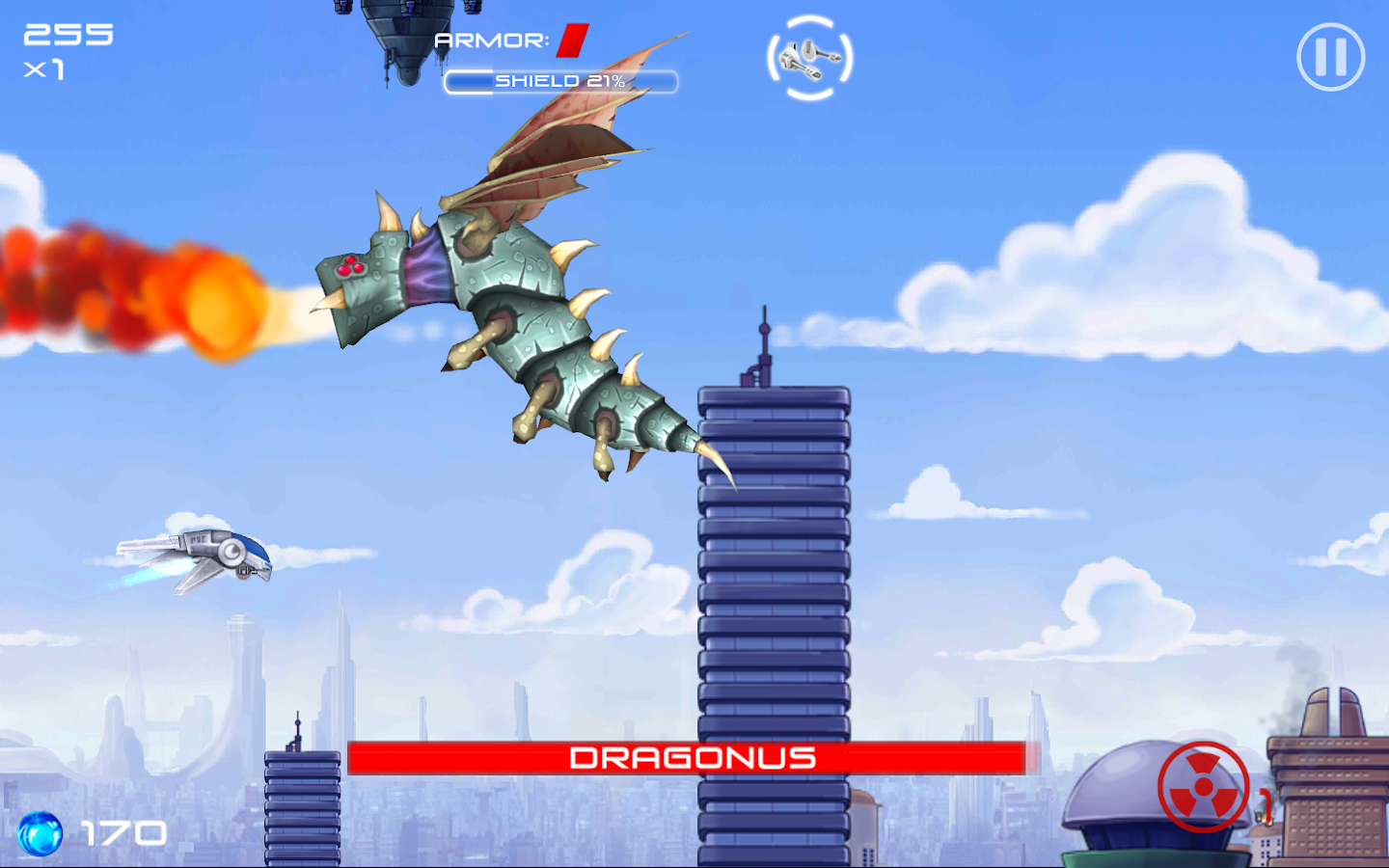Tap the SHIELD 21% progress bar

561,82
